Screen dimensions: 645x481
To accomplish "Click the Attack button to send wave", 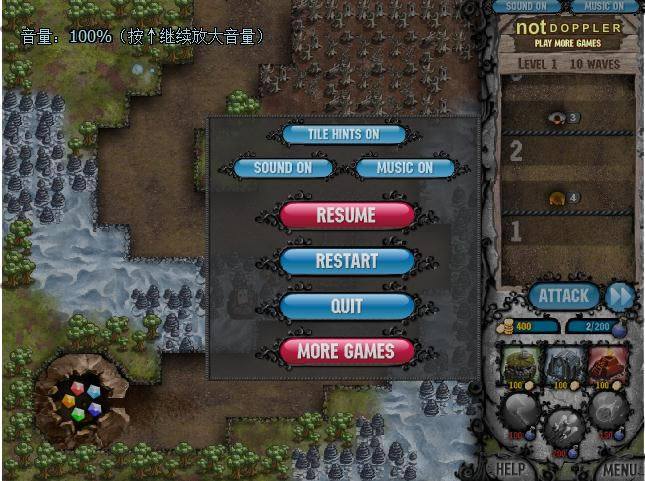I will [564, 295].
